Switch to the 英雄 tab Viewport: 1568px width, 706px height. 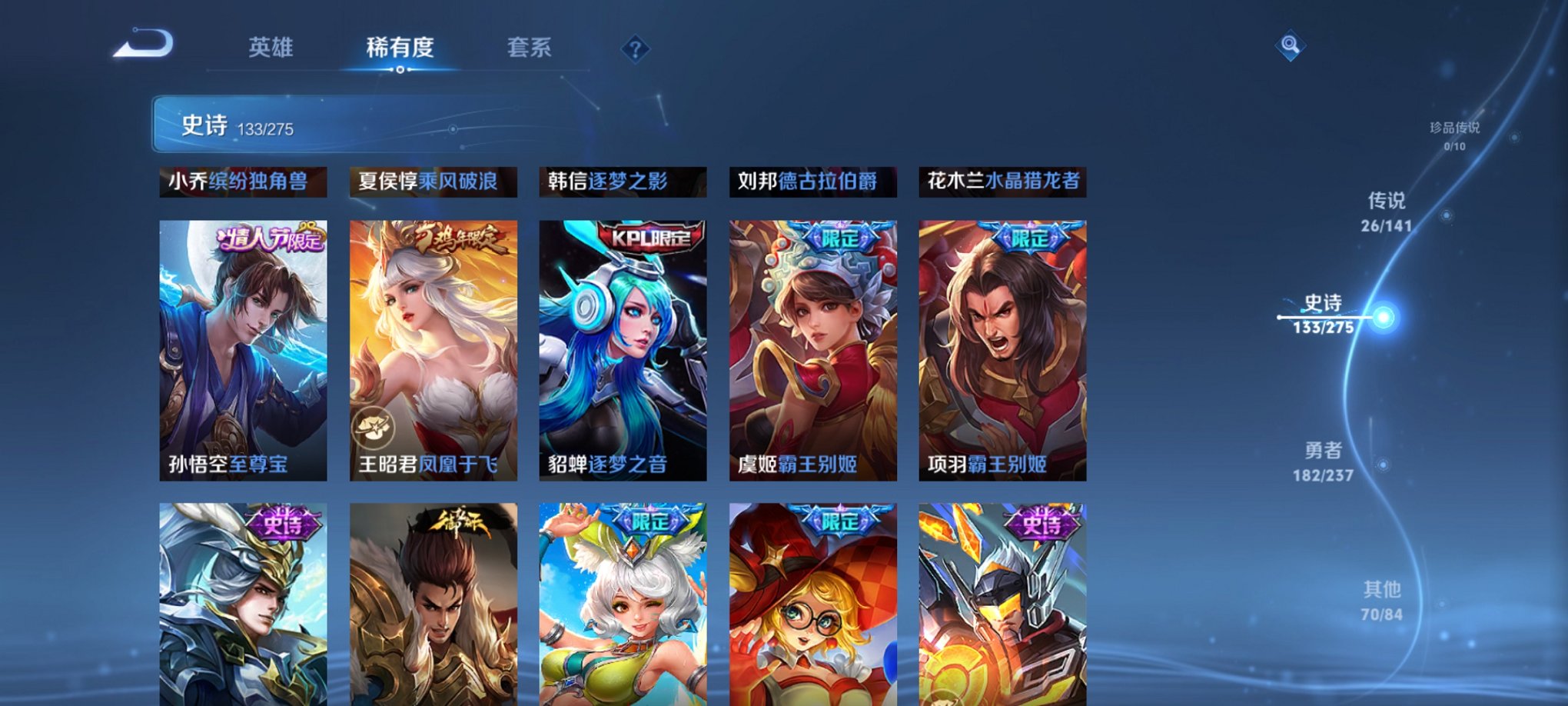click(x=269, y=48)
